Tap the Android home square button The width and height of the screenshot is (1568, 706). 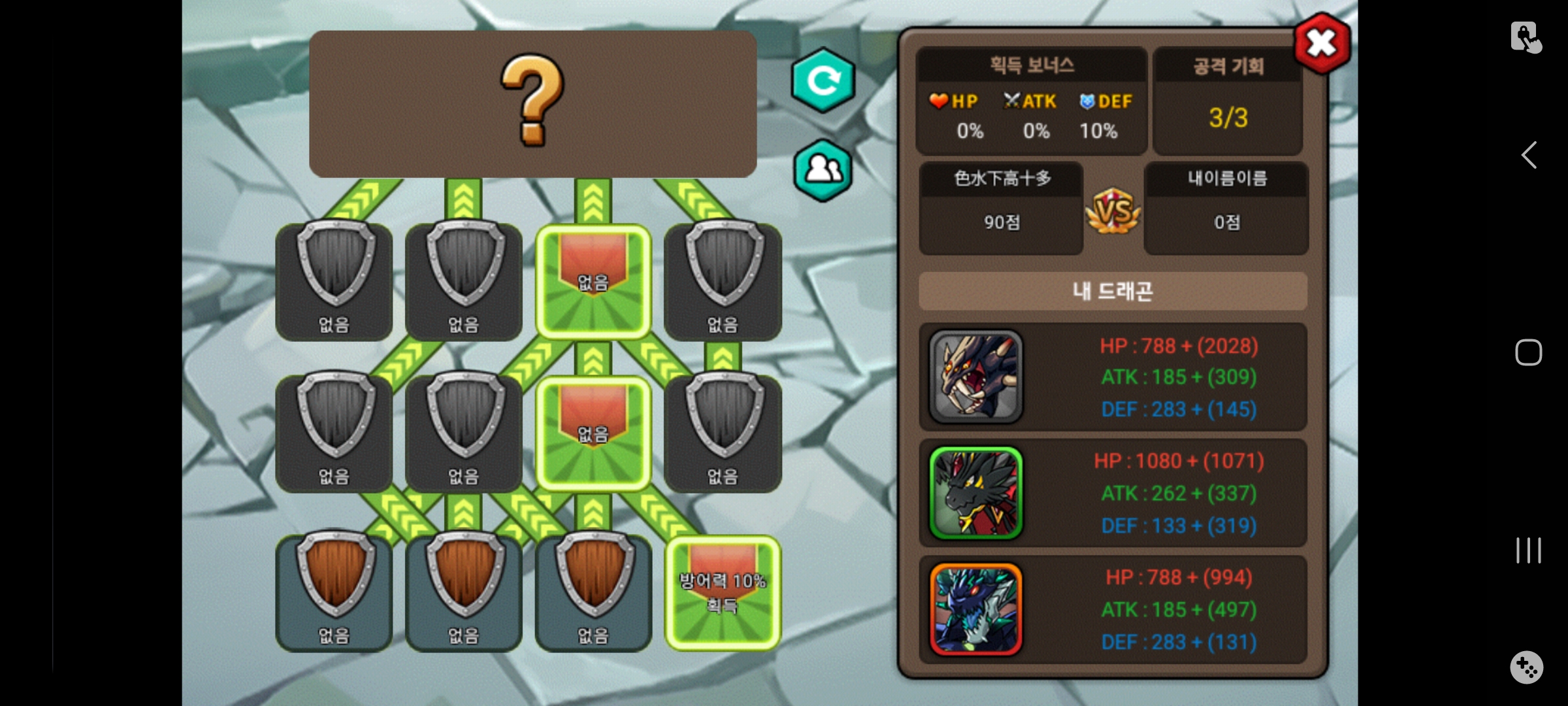click(1528, 352)
